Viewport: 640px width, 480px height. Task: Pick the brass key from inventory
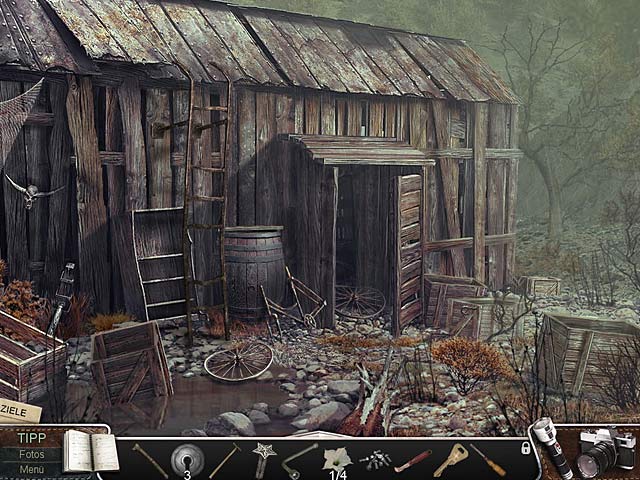(450, 459)
